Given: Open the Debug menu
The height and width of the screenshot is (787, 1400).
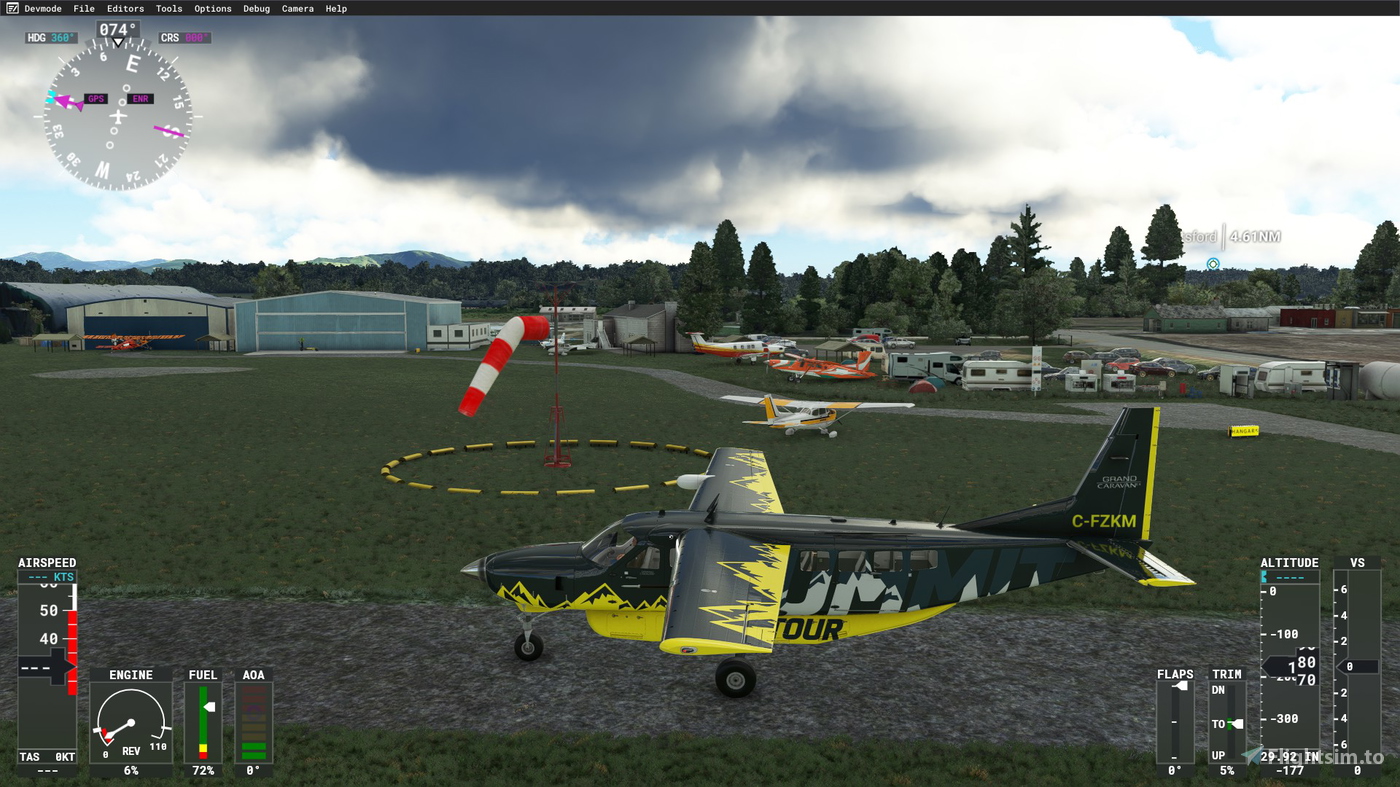Looking at the screenshot, I should click(255, 8).
